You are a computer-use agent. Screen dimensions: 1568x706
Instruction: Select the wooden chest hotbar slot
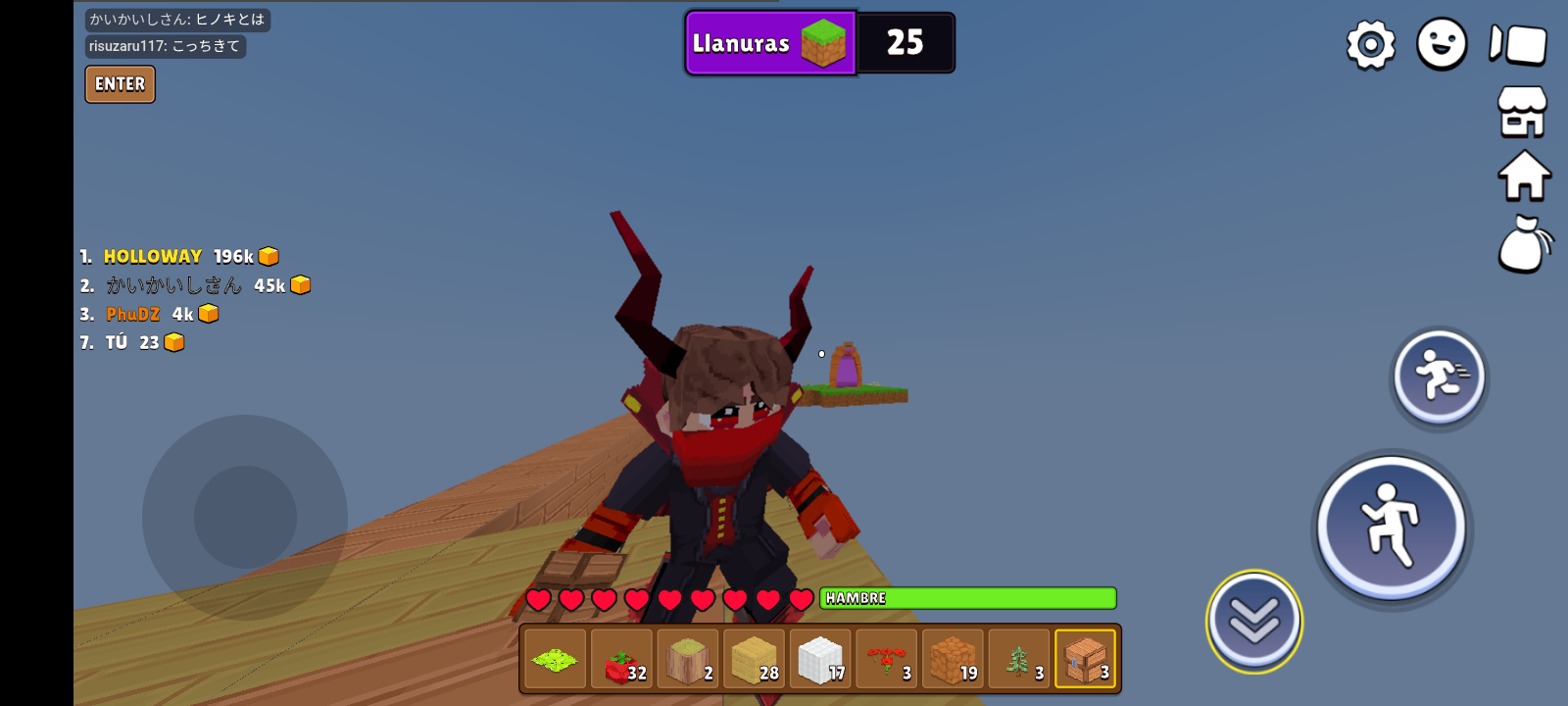(x=1085, y=659)
